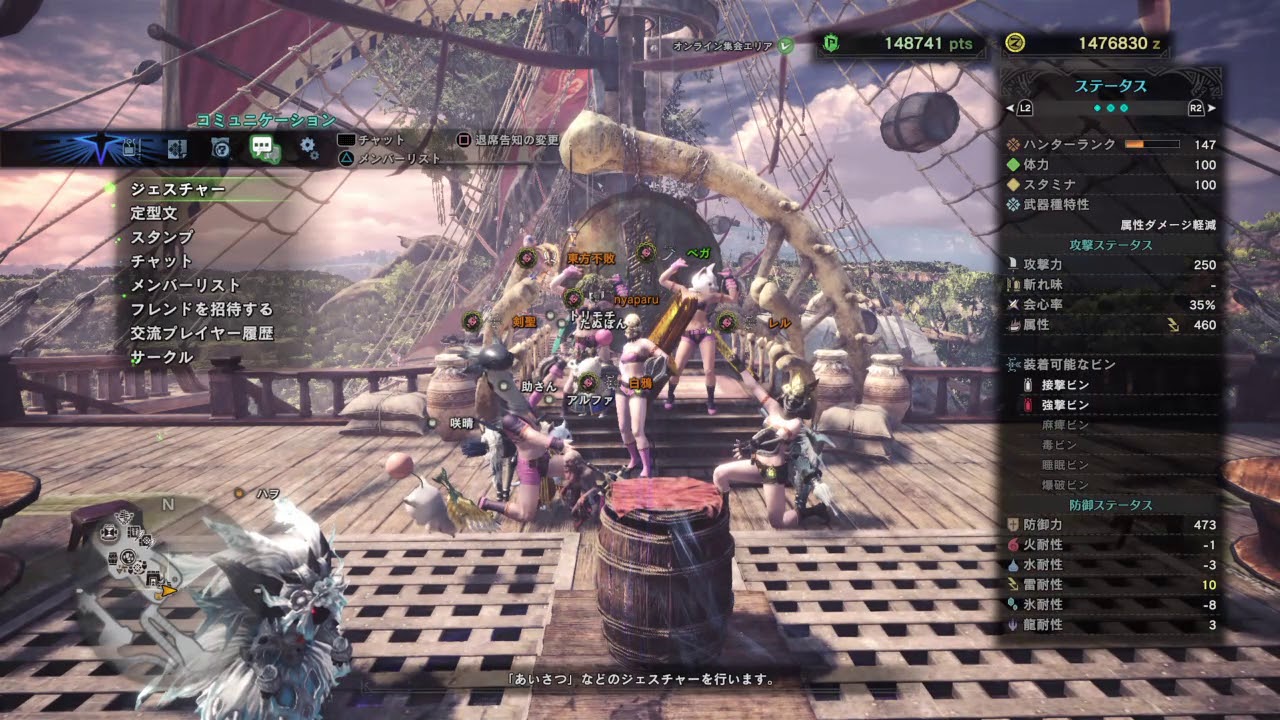The image size is (1280, 720).
Task: Switch to the gear-shaped system settings tab
Action: tap(309, 149)
